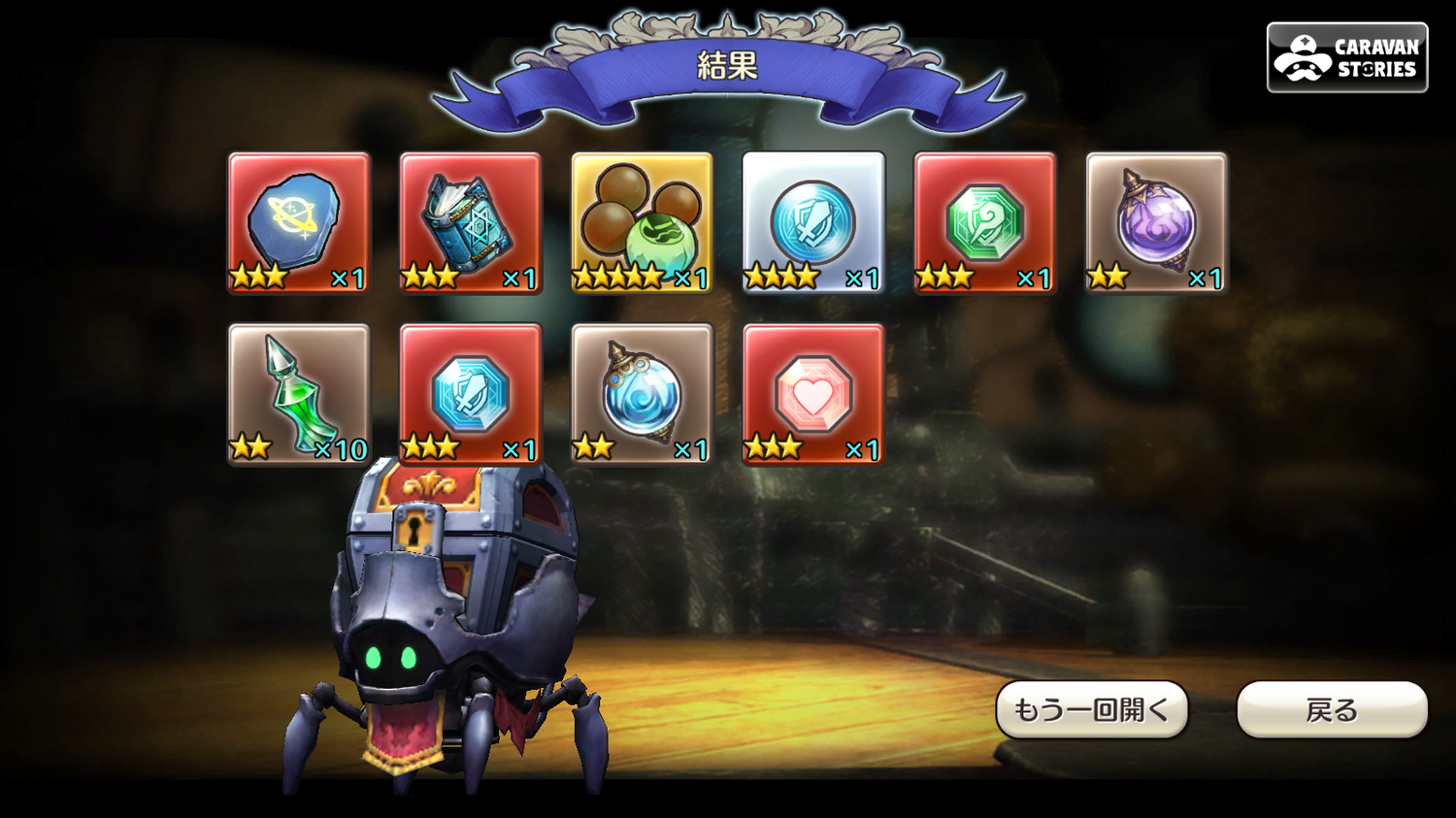The height and width of the screenshot is (818, 1456).
Task: Go back with the 戻る button
Action: (1332, 710)
